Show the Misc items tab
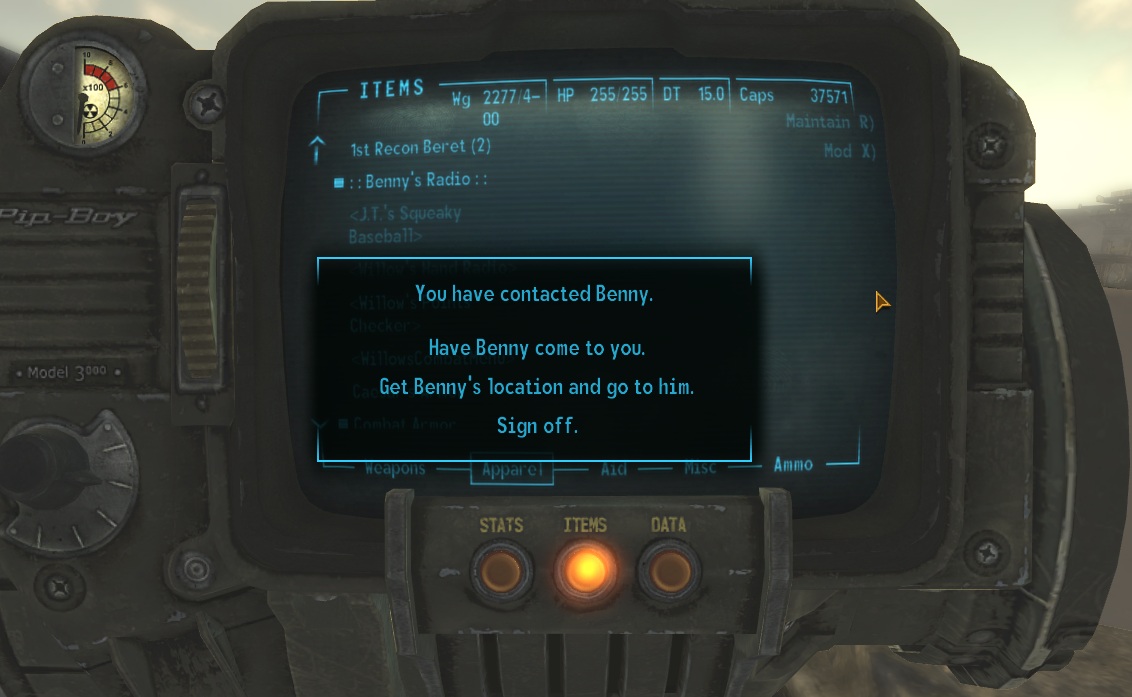 699,467
